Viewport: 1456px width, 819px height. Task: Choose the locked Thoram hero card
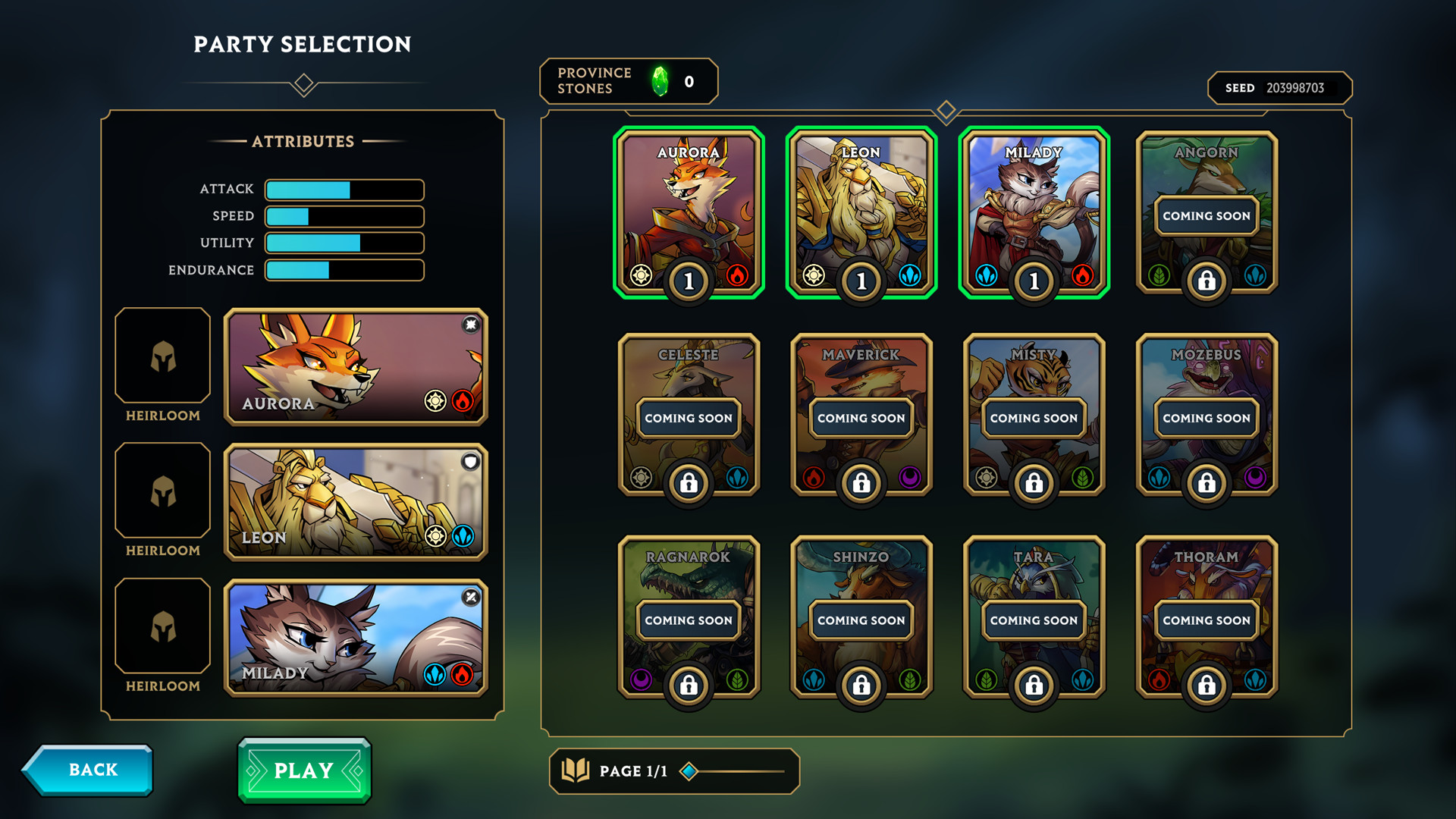click(1207, 617)
